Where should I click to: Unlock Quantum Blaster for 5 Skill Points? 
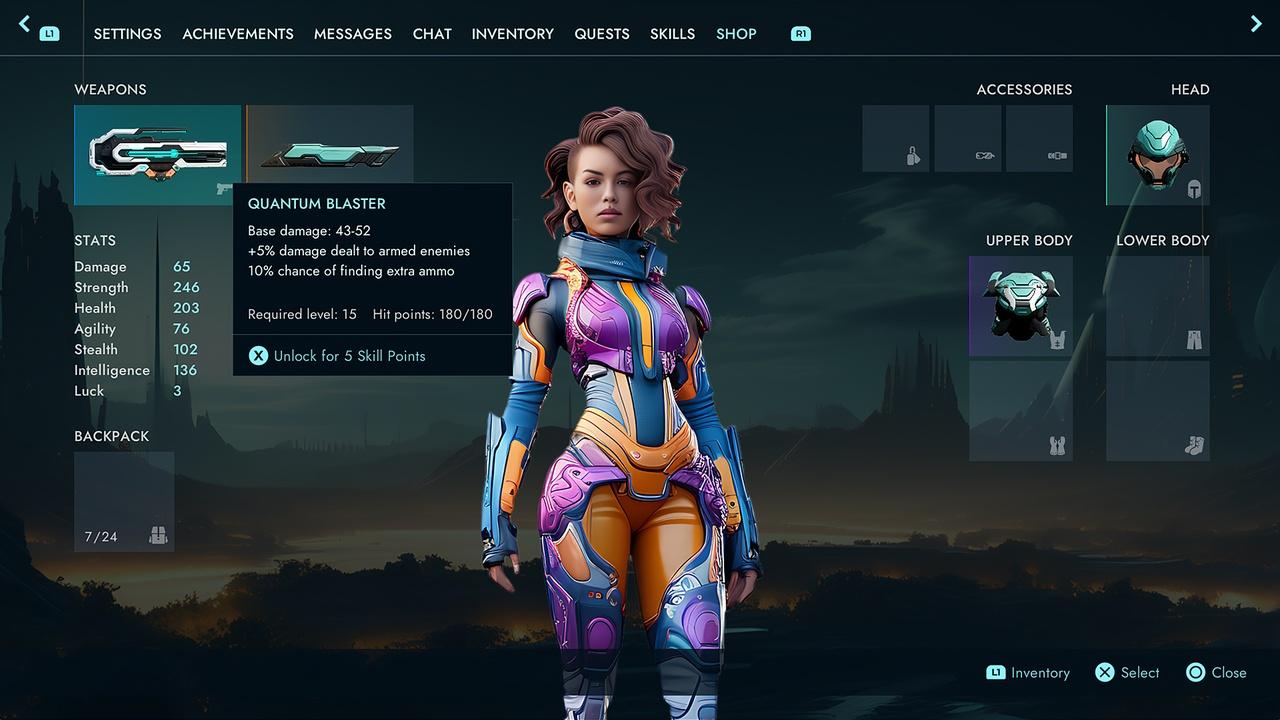[x=337, y=356]
